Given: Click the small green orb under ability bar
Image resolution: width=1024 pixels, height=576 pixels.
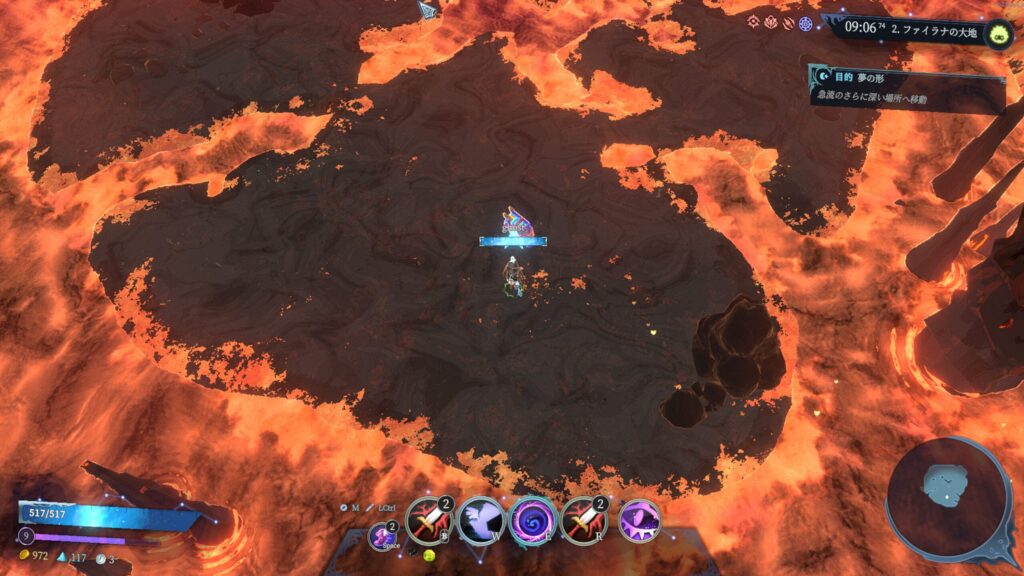Looking at the screenshot, I should pyautogui.click(x=430, y=553).
